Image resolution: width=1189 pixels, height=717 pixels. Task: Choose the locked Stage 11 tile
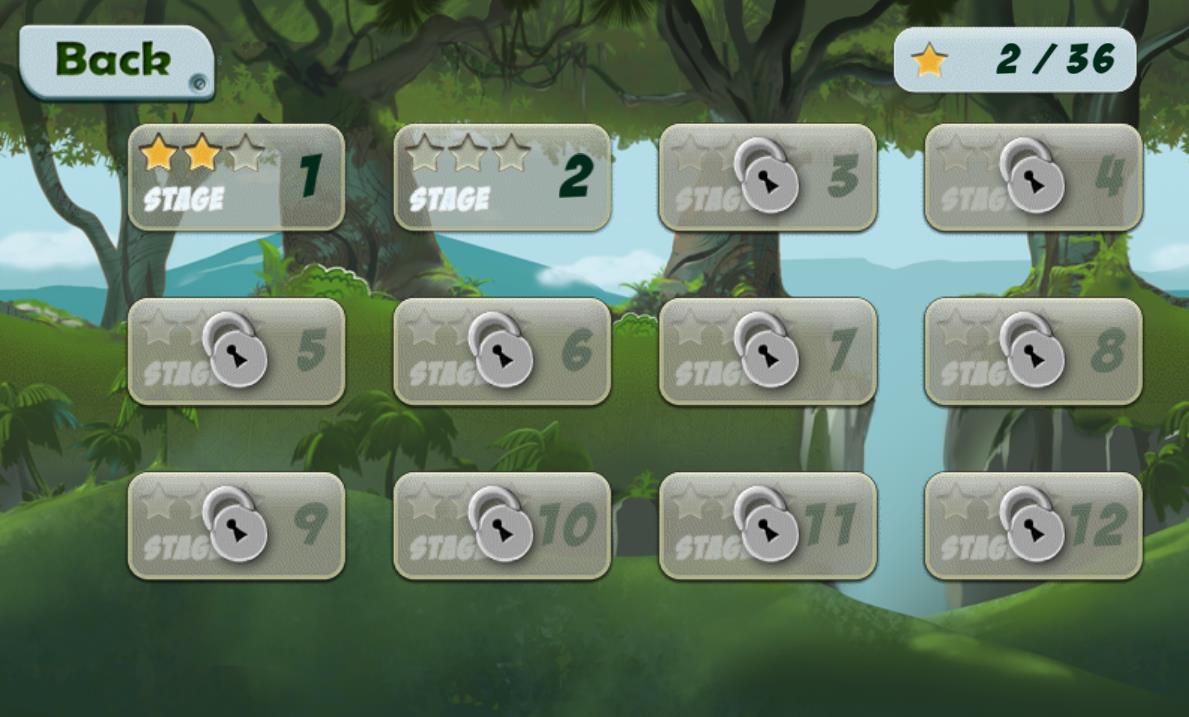pos(767,526)
